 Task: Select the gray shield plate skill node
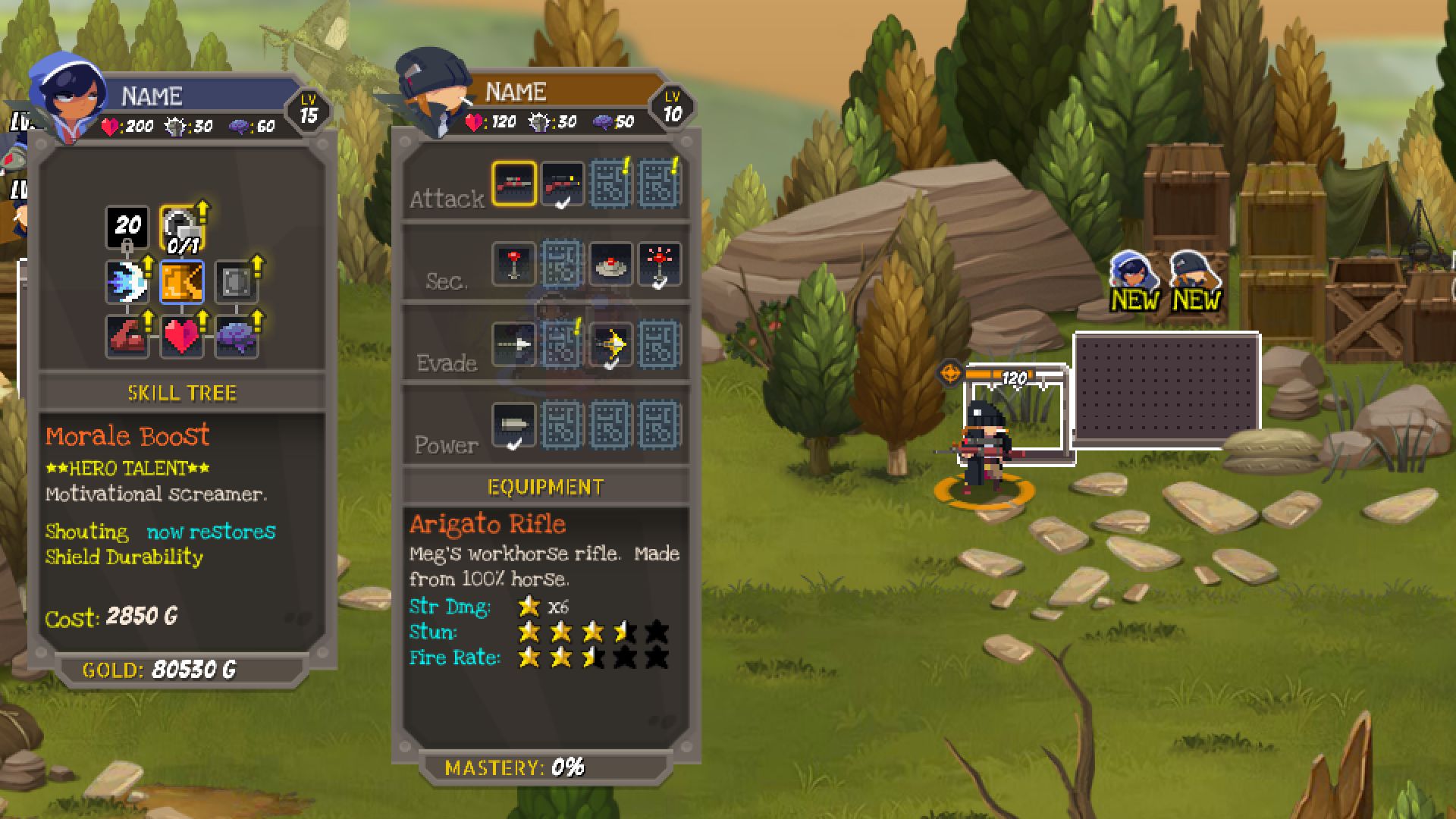pyautogui.click(x=237, y=282)
